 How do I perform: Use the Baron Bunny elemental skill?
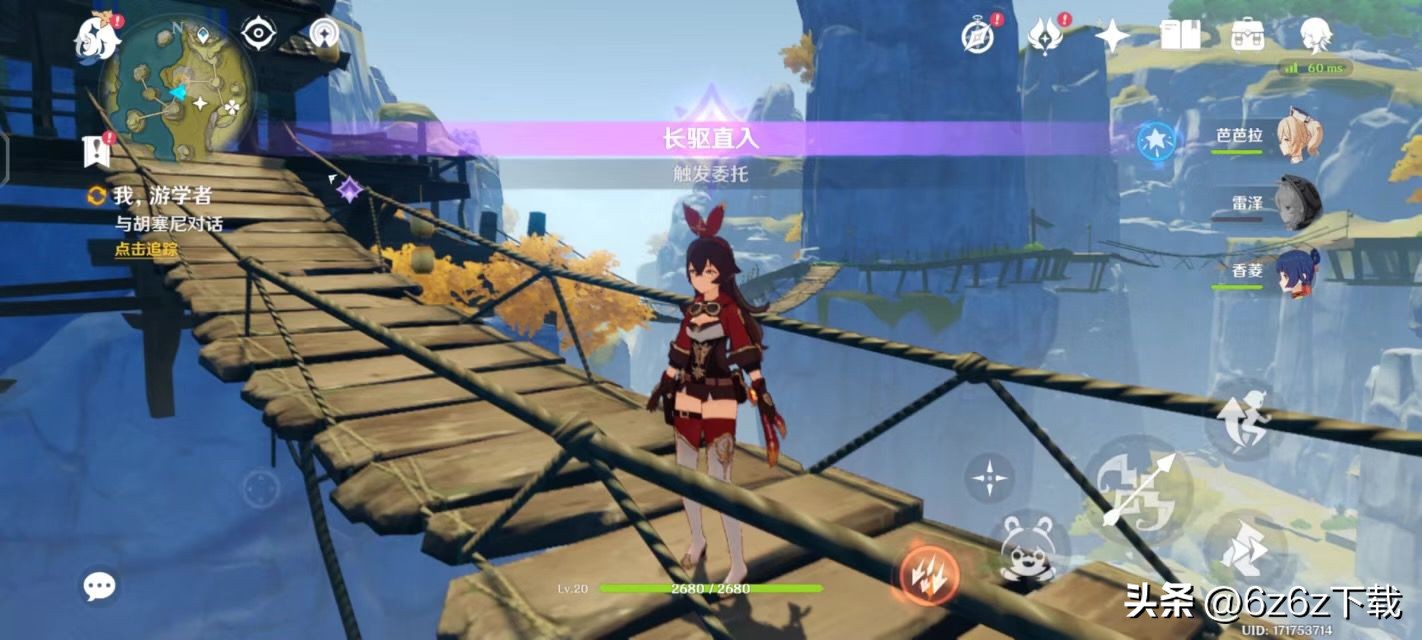1030,548
